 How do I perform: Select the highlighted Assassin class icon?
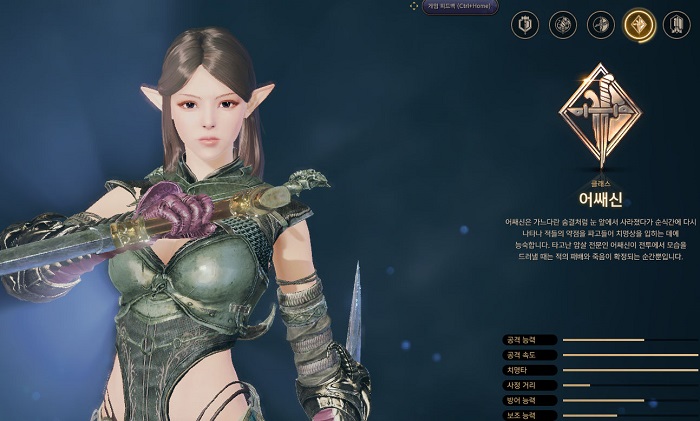tap(639, 25)
